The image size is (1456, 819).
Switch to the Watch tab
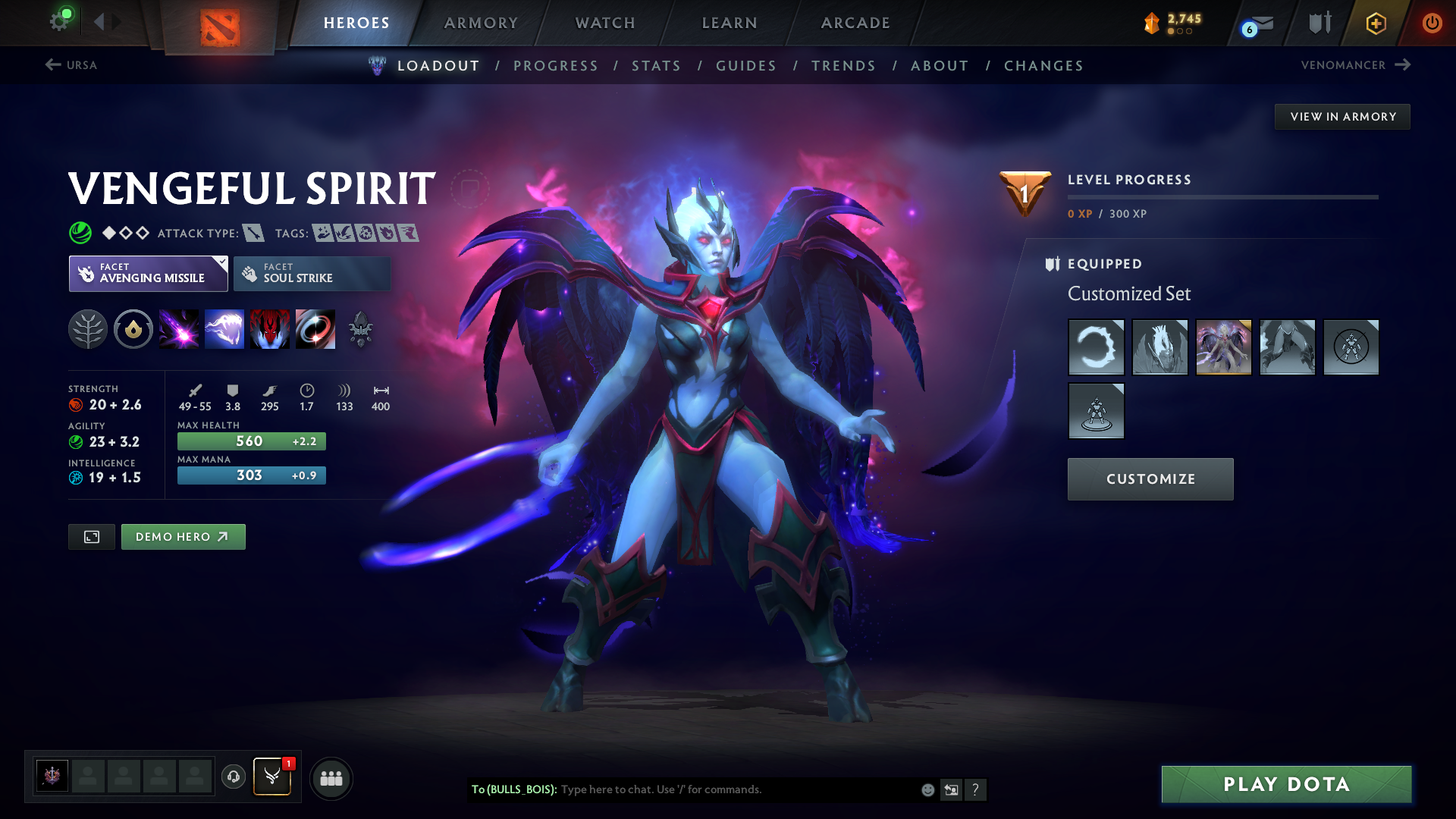pyautogui.click(x=605, y=23)
